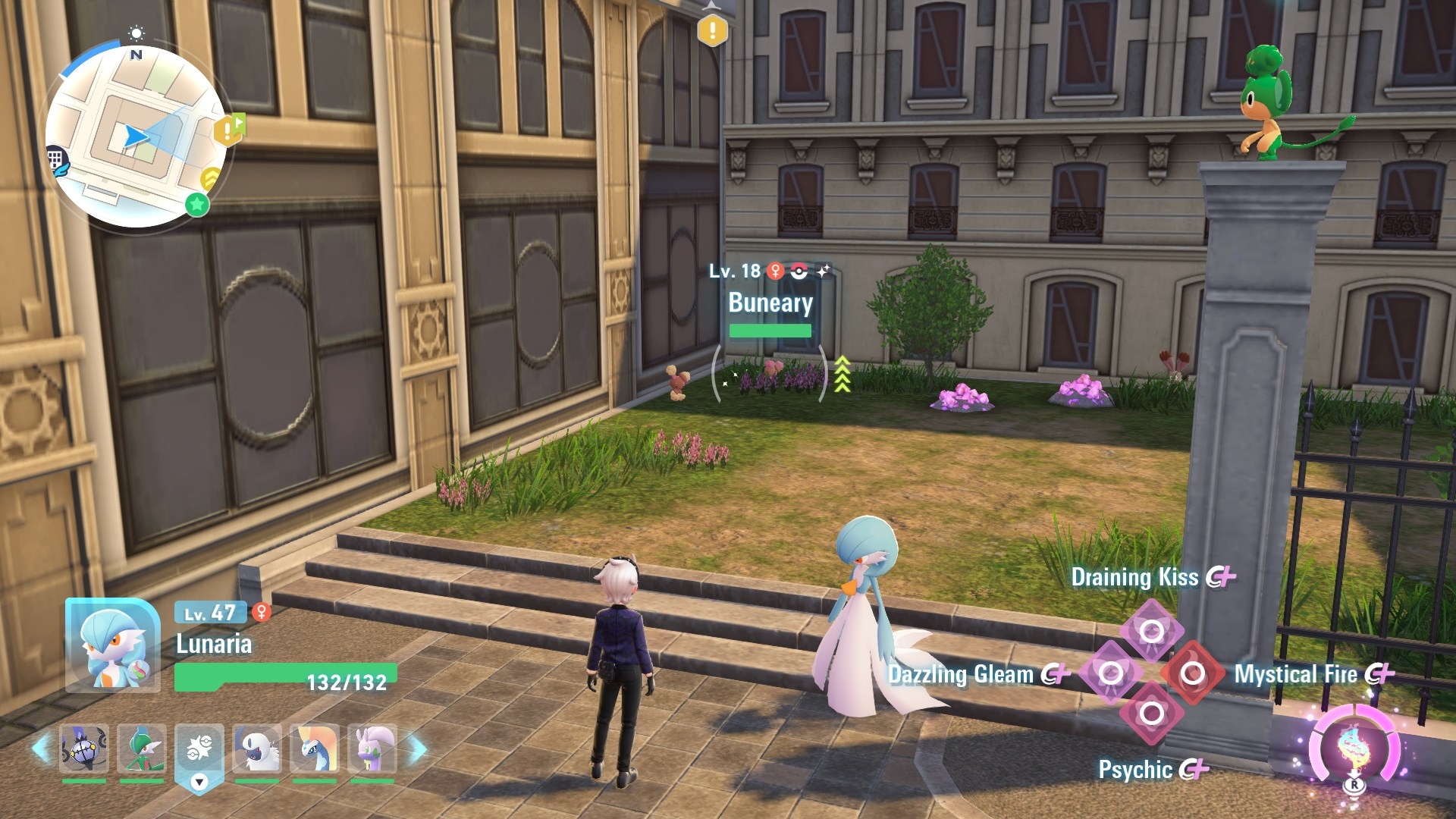Image resolution: width=1456 pixels, height=819 pixels.
Task: Open the circular city minimap
Action: tap(136, 137)
